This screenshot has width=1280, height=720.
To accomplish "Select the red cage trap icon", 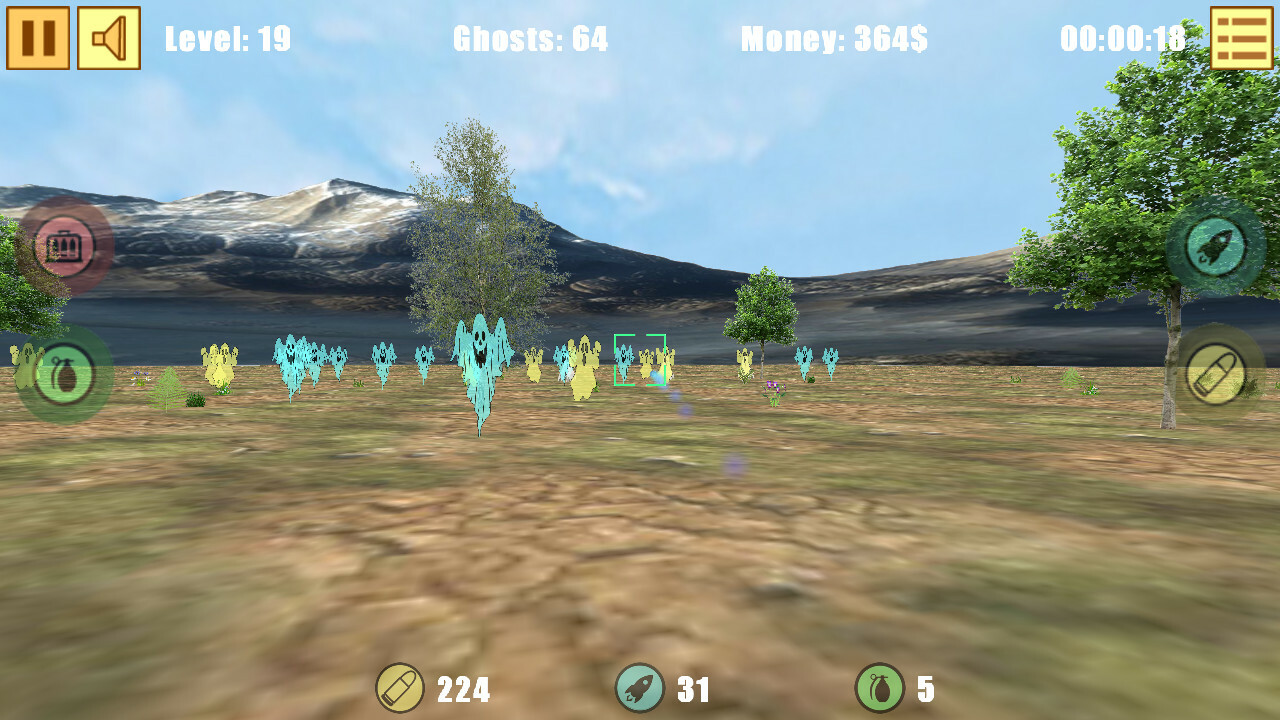I will pos(62,245).
